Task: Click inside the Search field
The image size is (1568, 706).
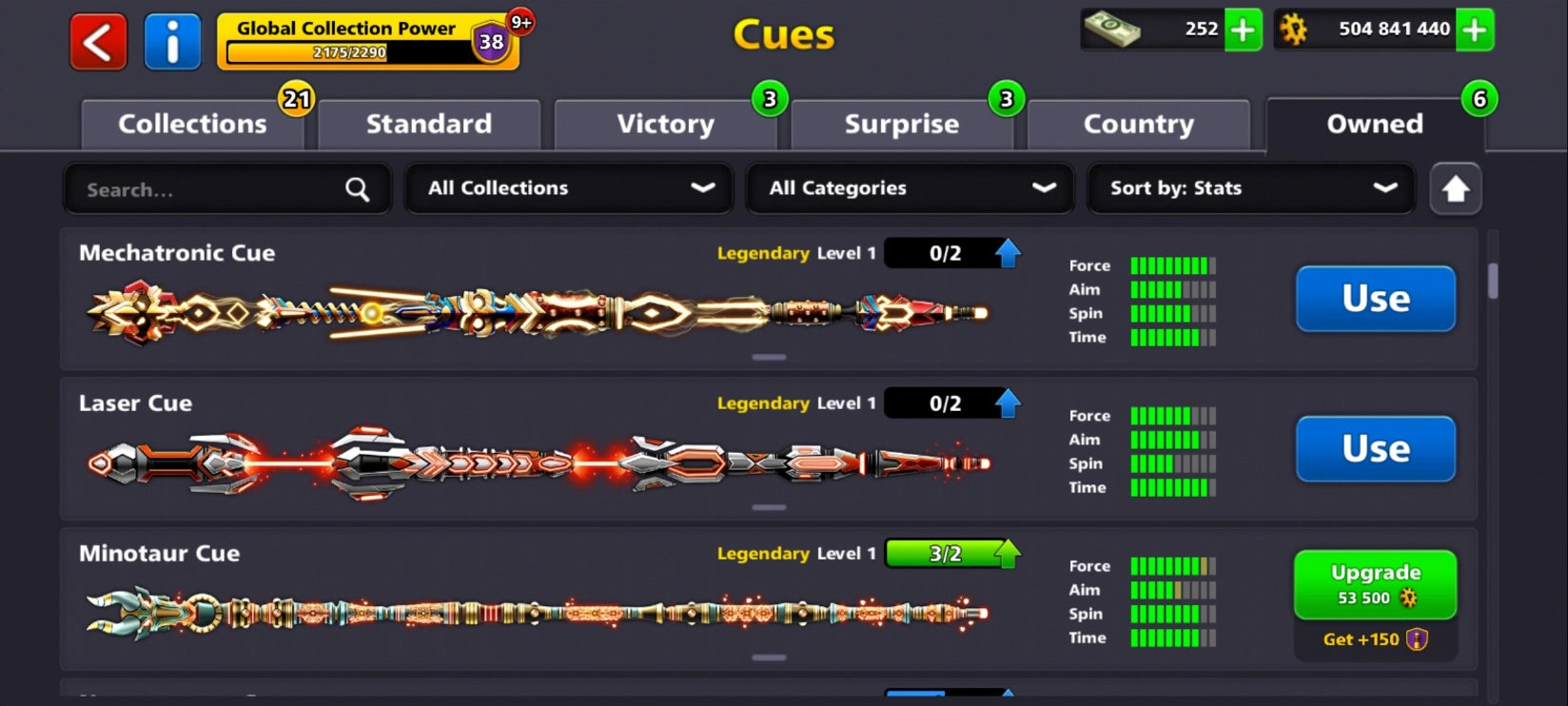Action: [x=190, y=188]
